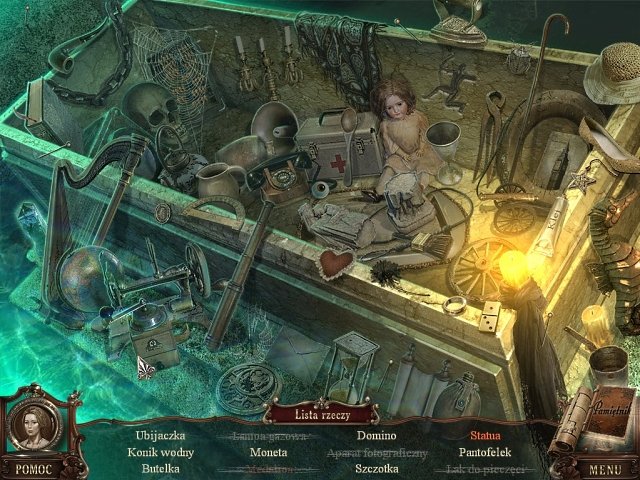Pick the Domino list entry
The height and width of the screenshot is (480, 640).
point(376,435)
